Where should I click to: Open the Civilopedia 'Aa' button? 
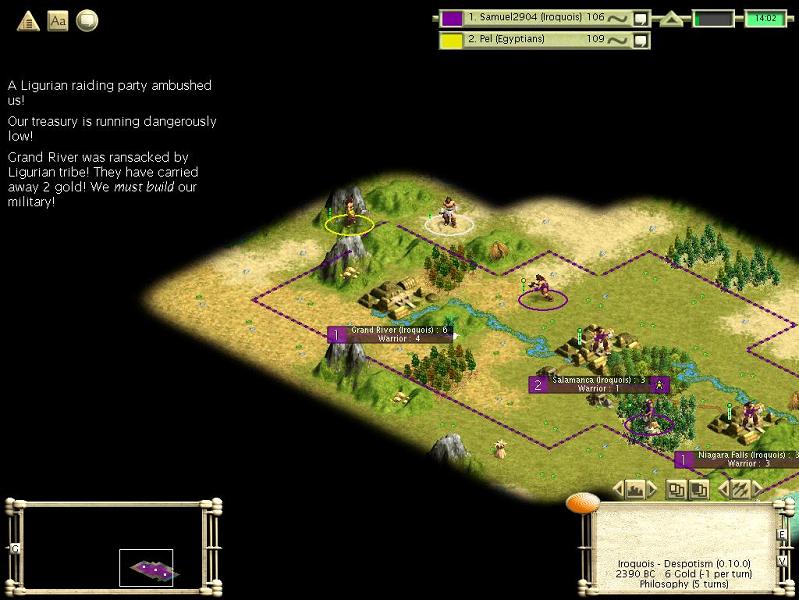click(58, 20)
